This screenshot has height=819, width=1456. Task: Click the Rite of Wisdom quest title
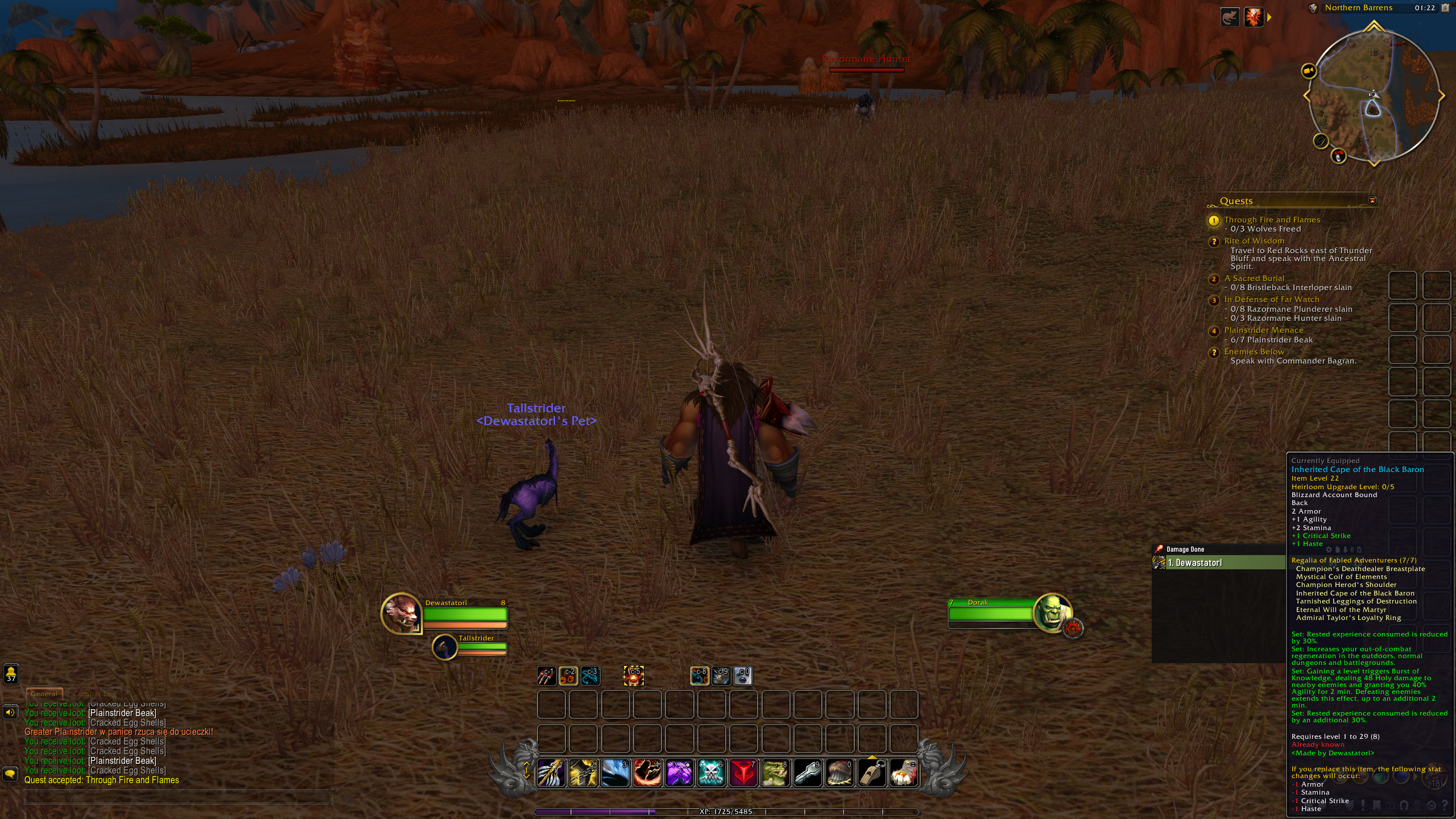1254,241
